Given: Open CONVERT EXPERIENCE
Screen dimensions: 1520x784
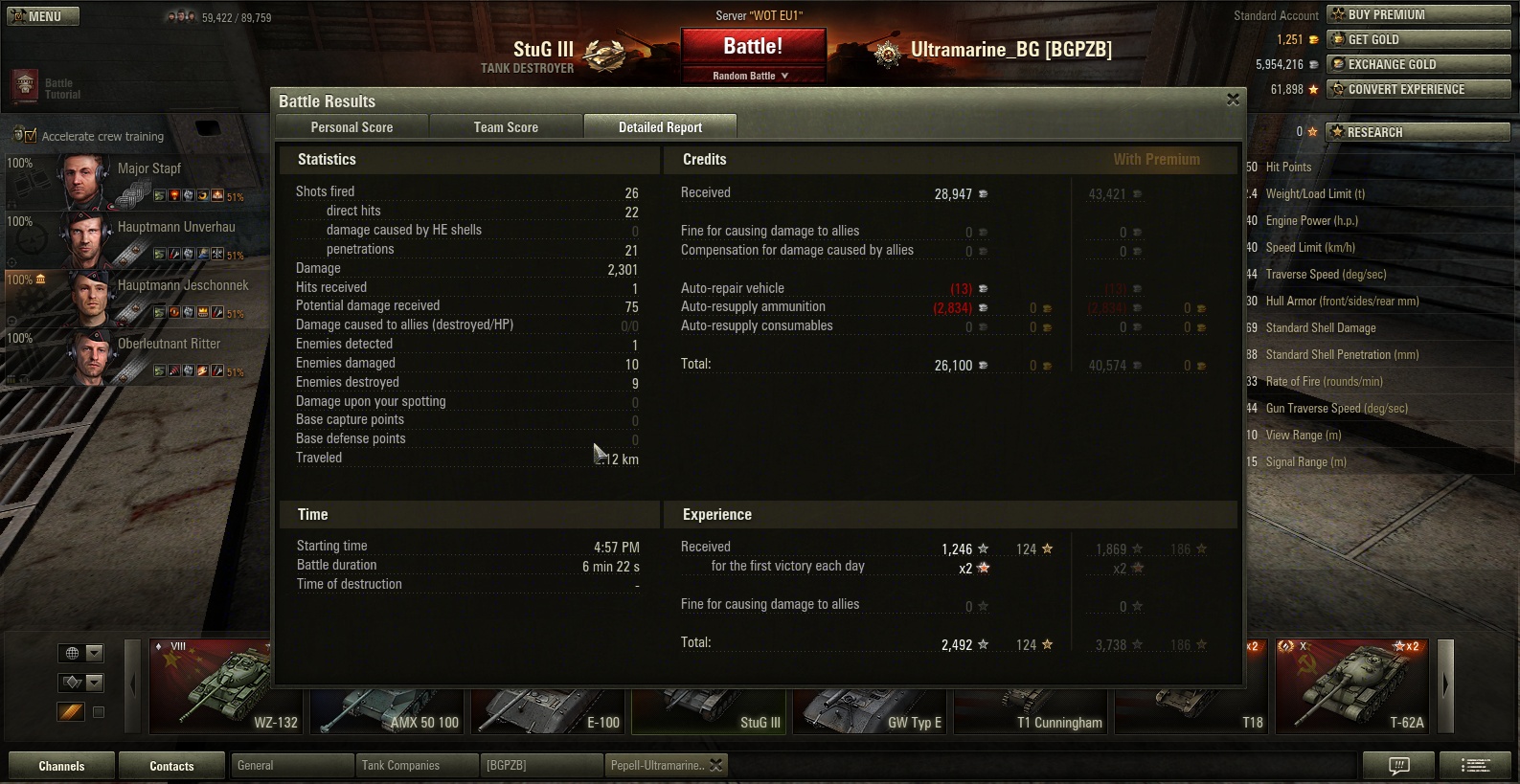Looking at the screenshot, I should click(x=1418, y=89).
